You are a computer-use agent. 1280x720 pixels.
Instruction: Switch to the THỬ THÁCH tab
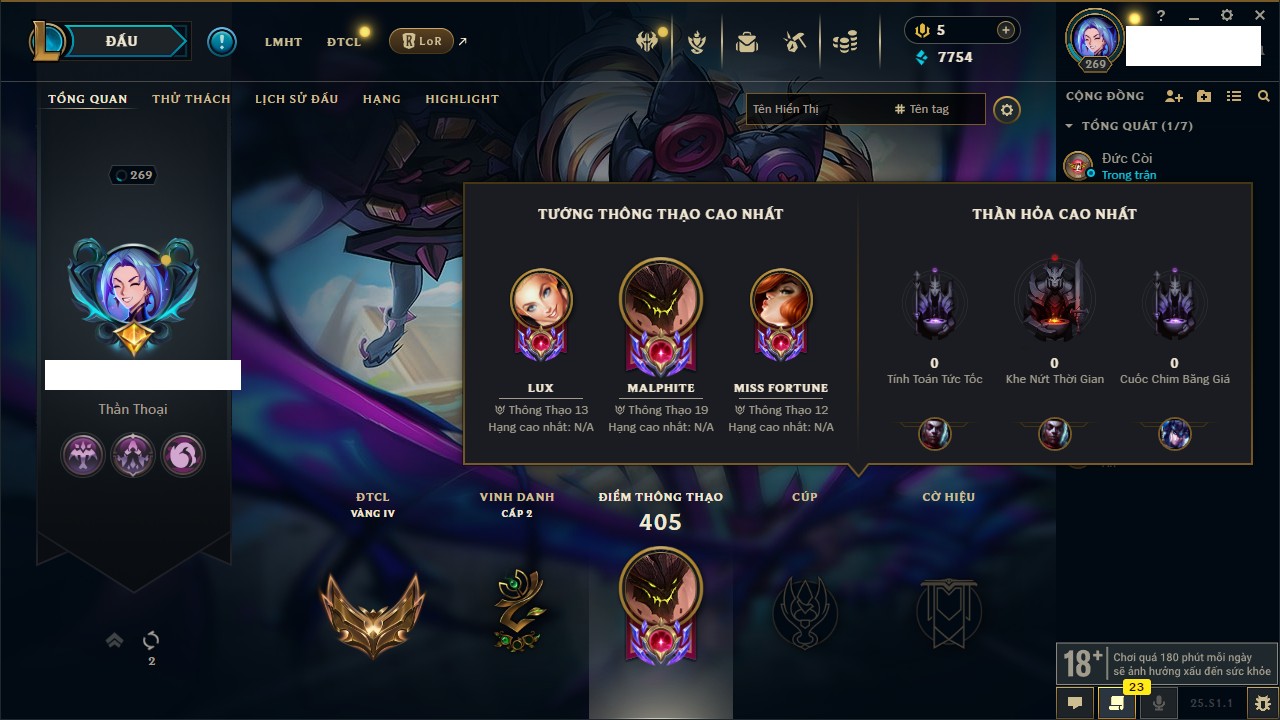point(191,99)
